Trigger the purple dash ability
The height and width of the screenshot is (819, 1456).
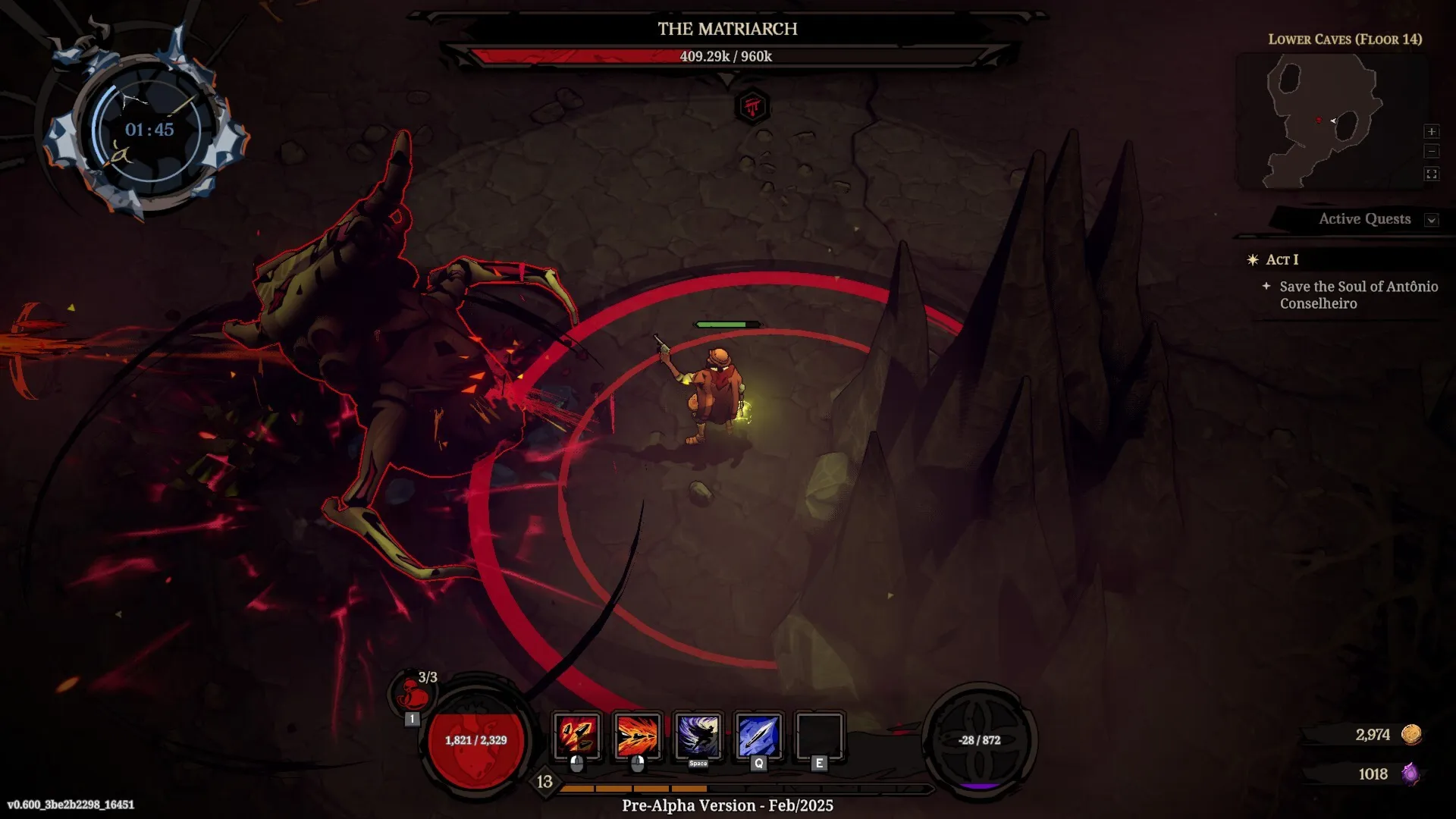(698, 736)
